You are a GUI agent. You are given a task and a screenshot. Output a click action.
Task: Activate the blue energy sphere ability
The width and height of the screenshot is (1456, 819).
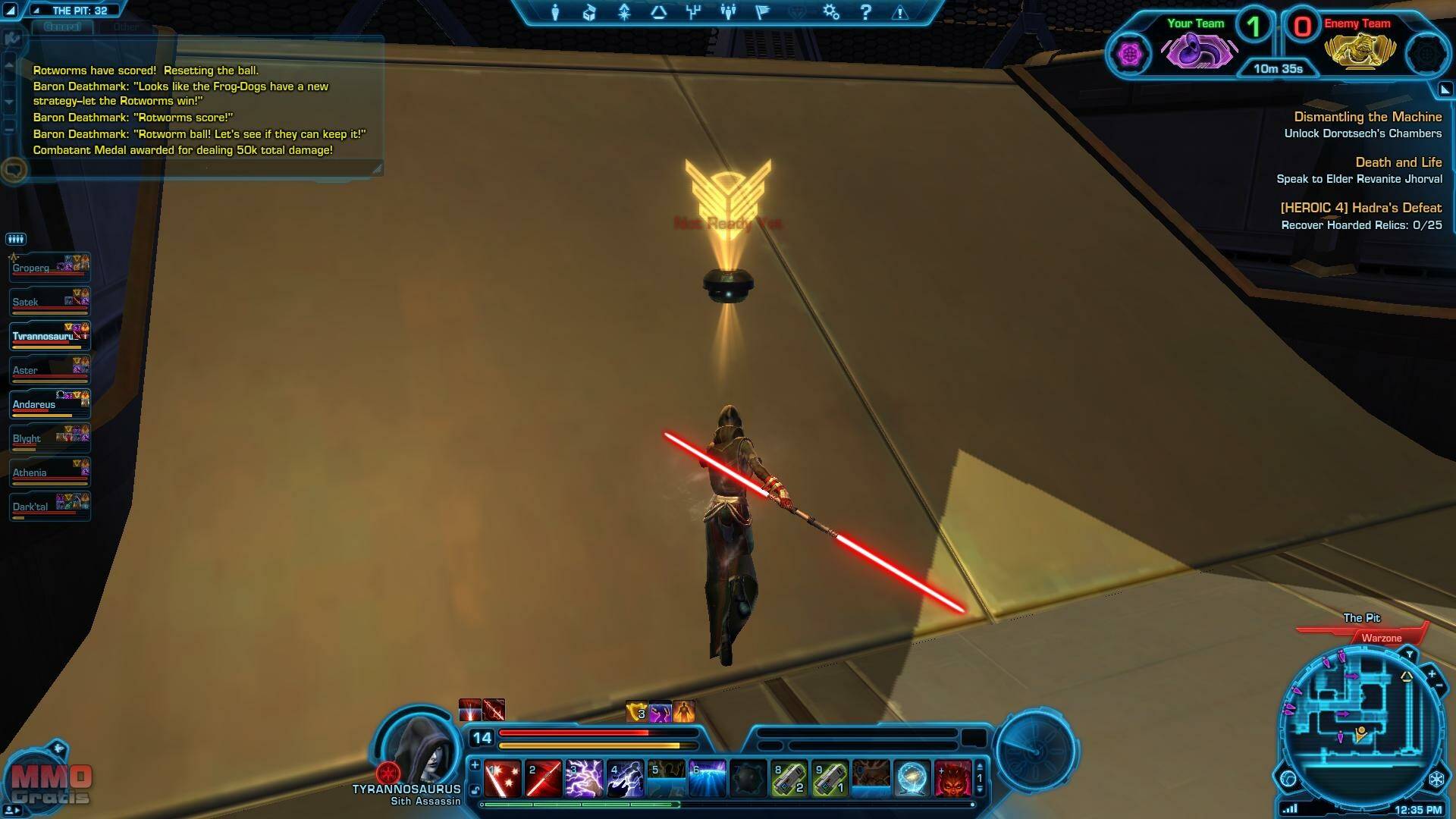[x=912, y=779]
